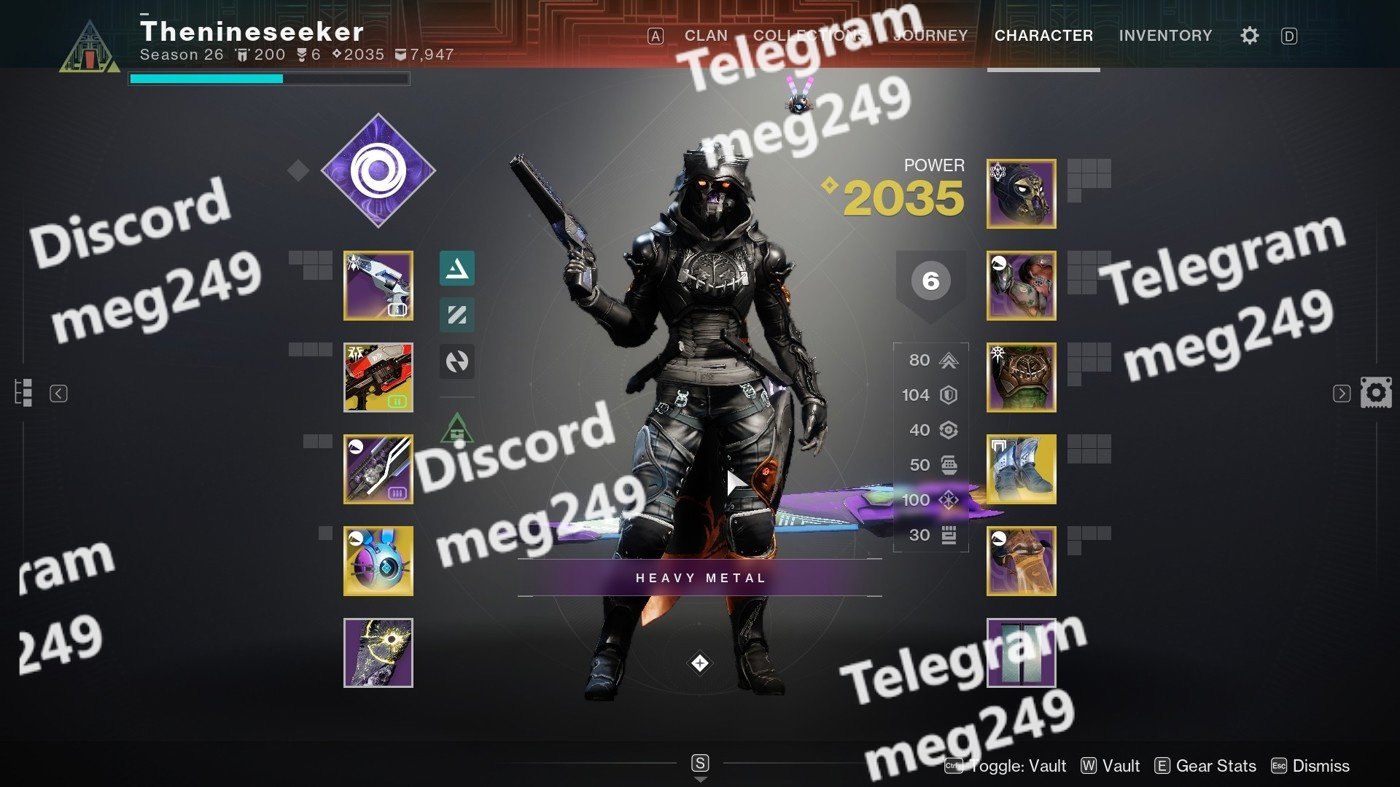1400x787 pixels.
Task: Click the left arrow page button
Action: pos(58,393)
